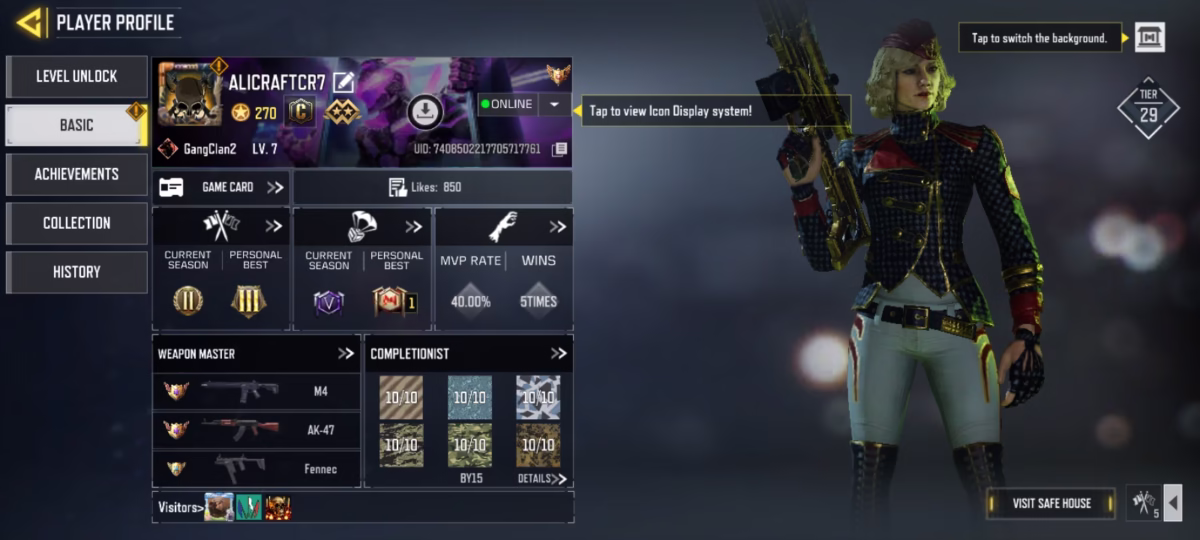
Task: Select the AK-47 weapon master row
Action: [256, 430]
